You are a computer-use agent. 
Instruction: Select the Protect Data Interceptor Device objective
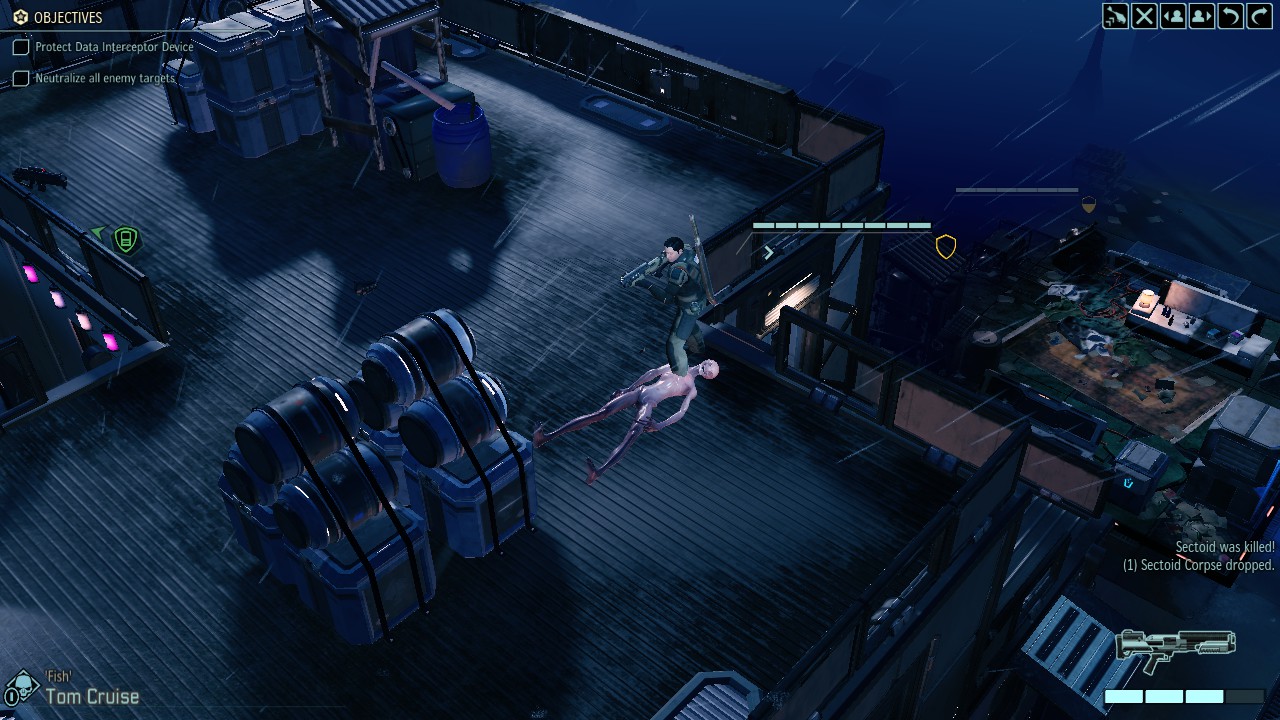tap(114, 47)
